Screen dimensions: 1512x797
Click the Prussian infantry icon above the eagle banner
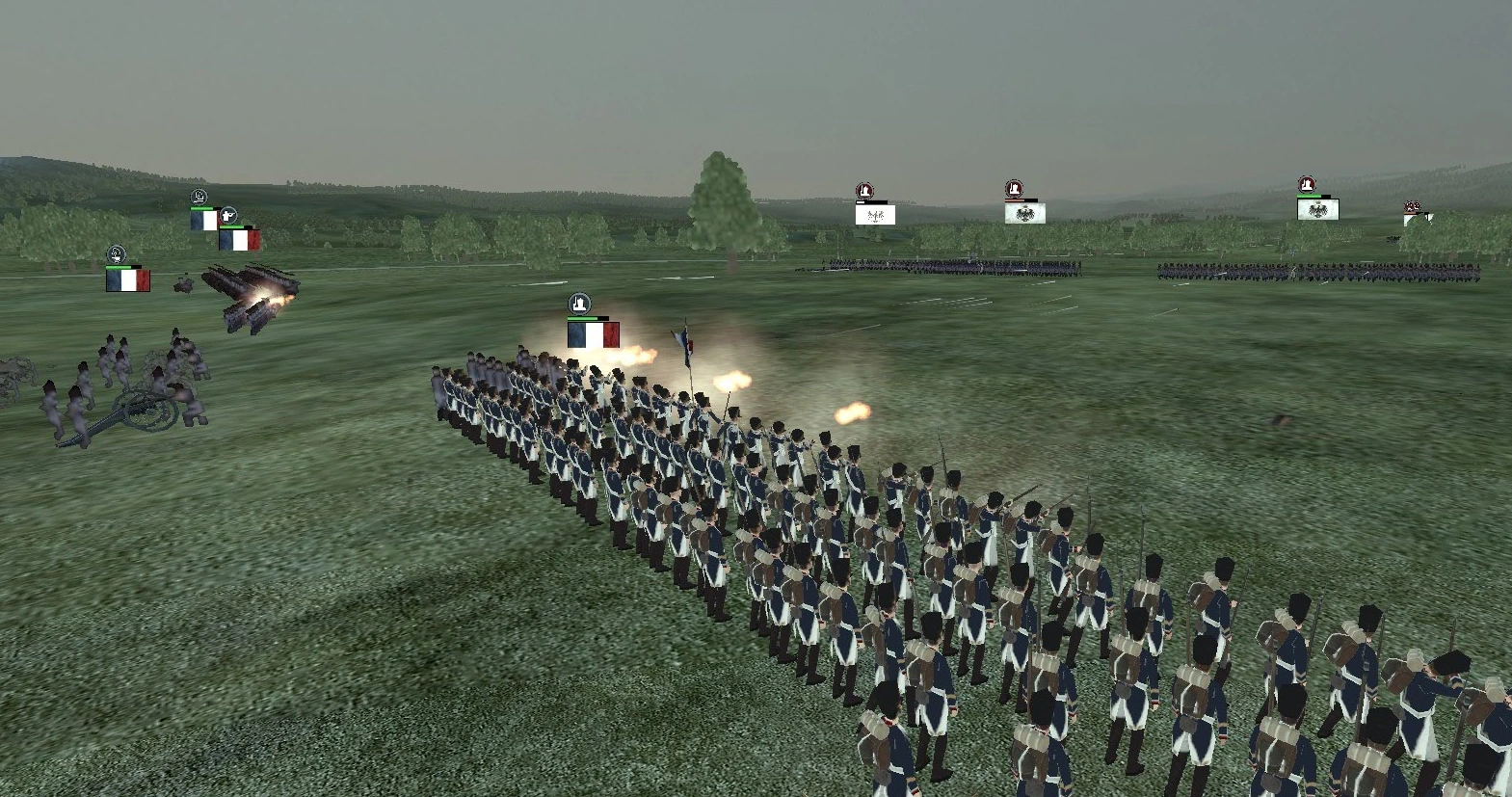point(1014,186)
